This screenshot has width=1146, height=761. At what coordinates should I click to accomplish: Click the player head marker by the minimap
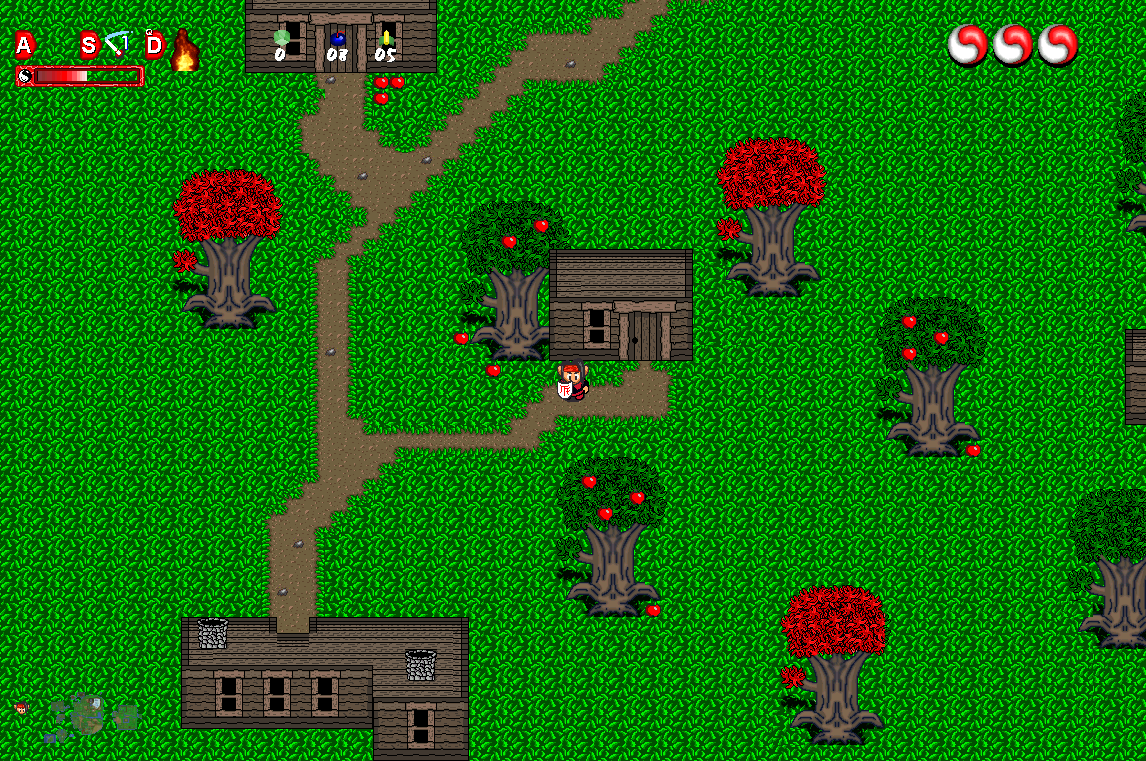21,708
